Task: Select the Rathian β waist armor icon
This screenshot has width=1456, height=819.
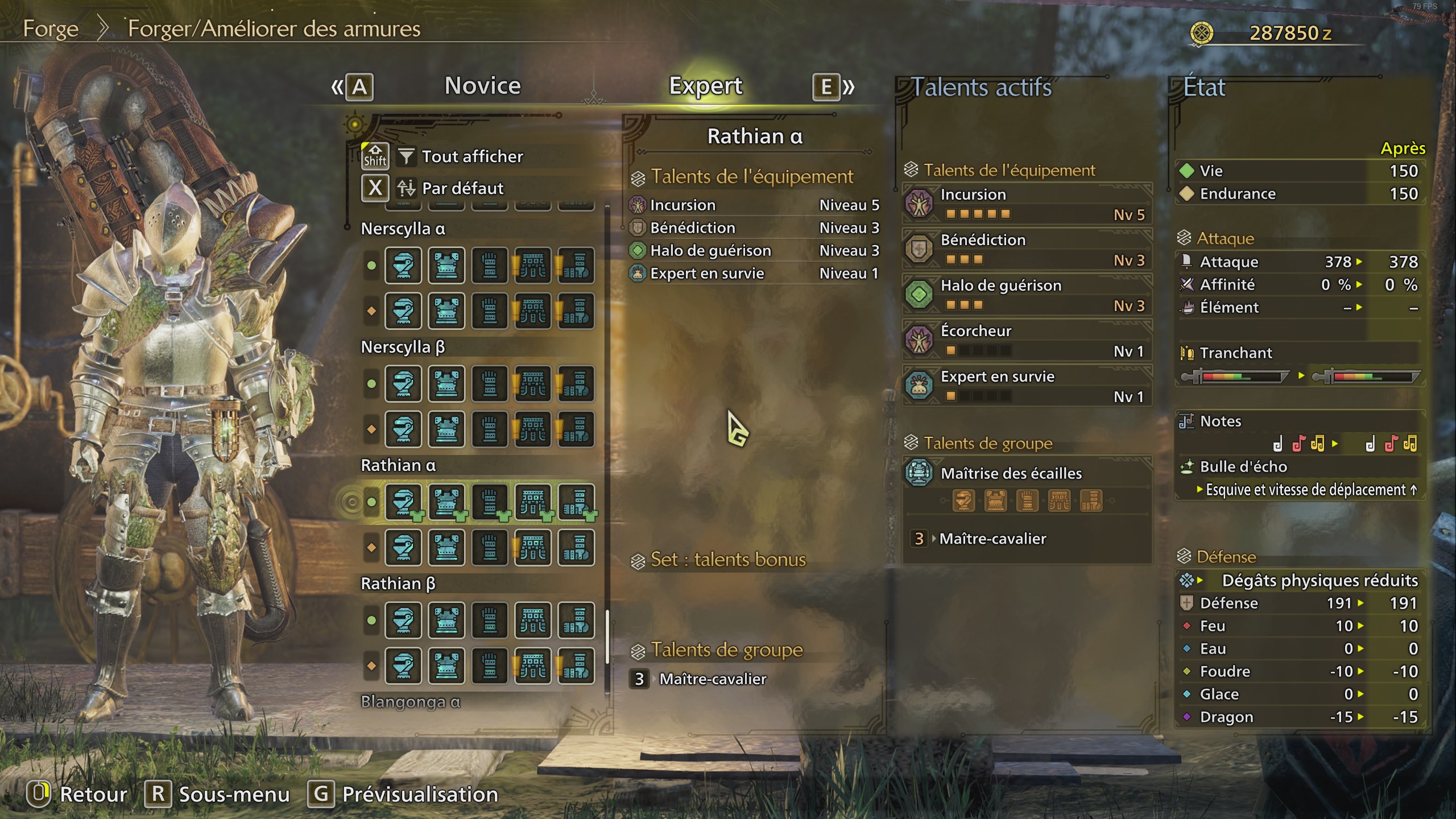Action: [533, 620]
